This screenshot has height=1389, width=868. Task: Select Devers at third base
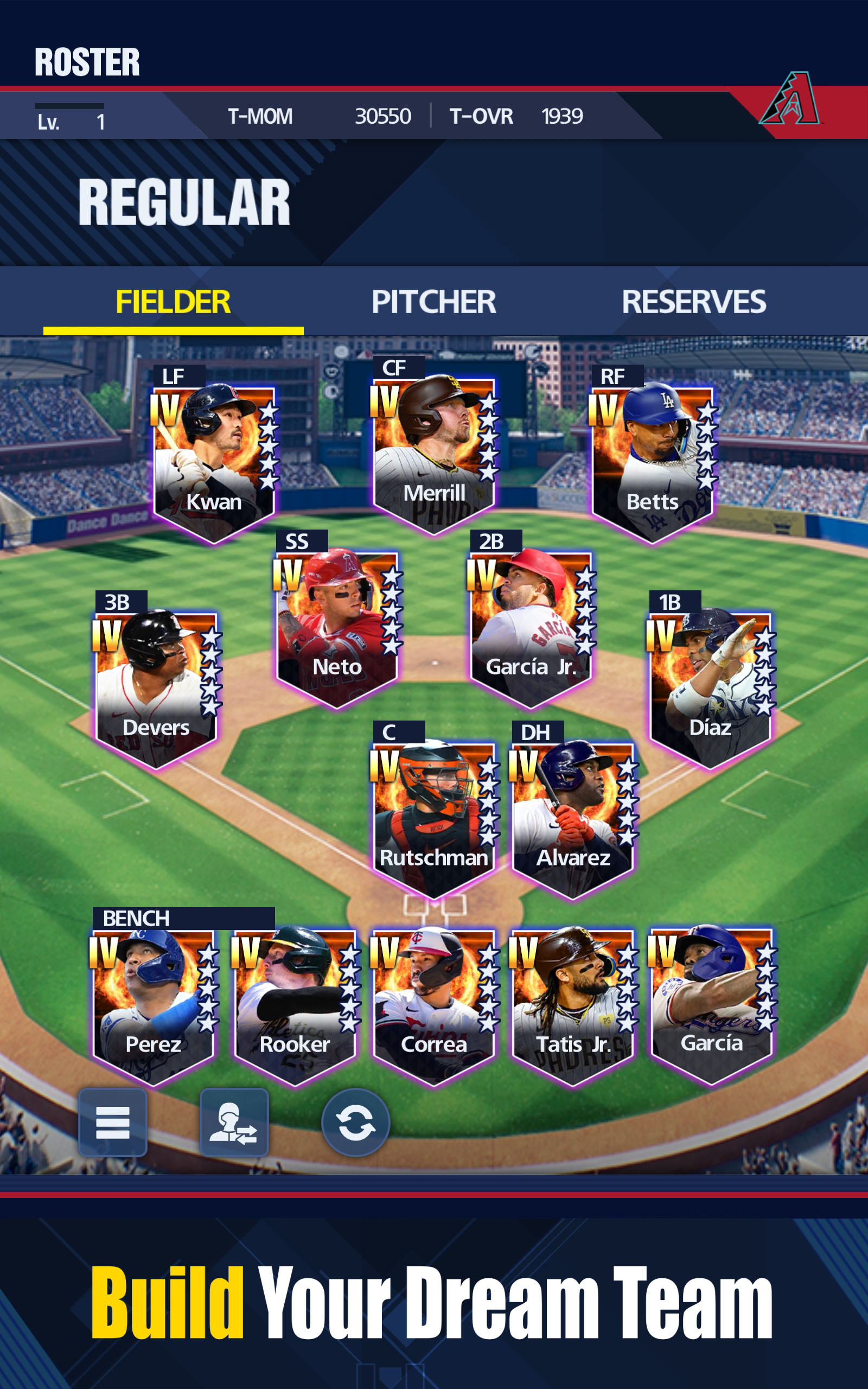156,686
